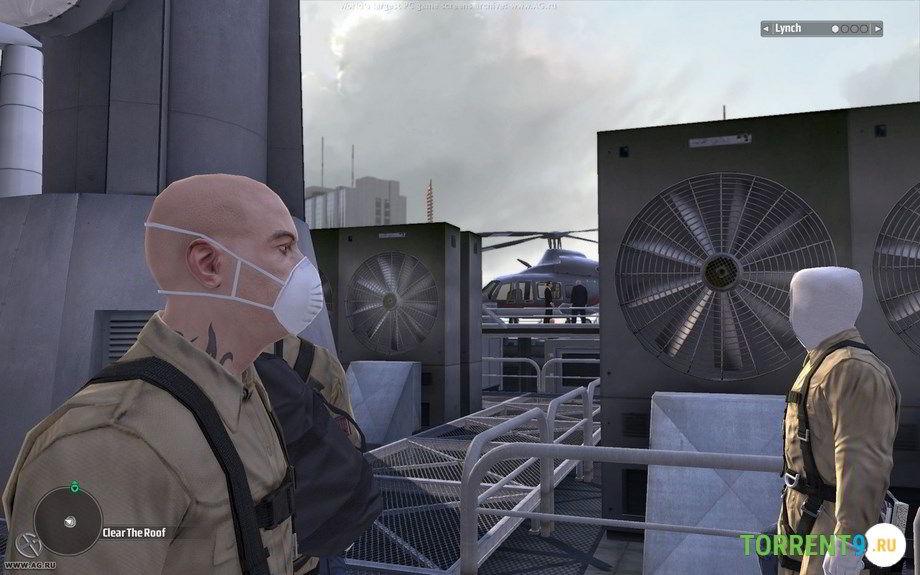Select the Lynch character name label
Screen dimensions: 920x575
click(x=788, y=29)
